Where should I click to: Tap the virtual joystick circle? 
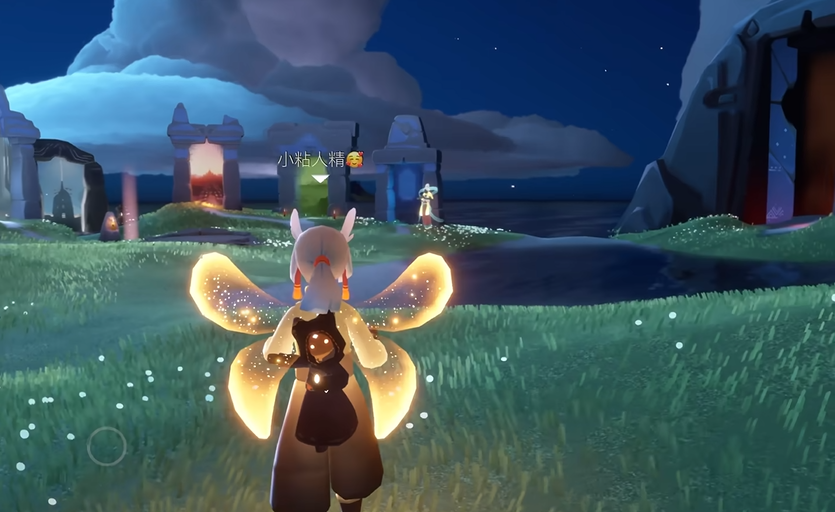[107, 446]
